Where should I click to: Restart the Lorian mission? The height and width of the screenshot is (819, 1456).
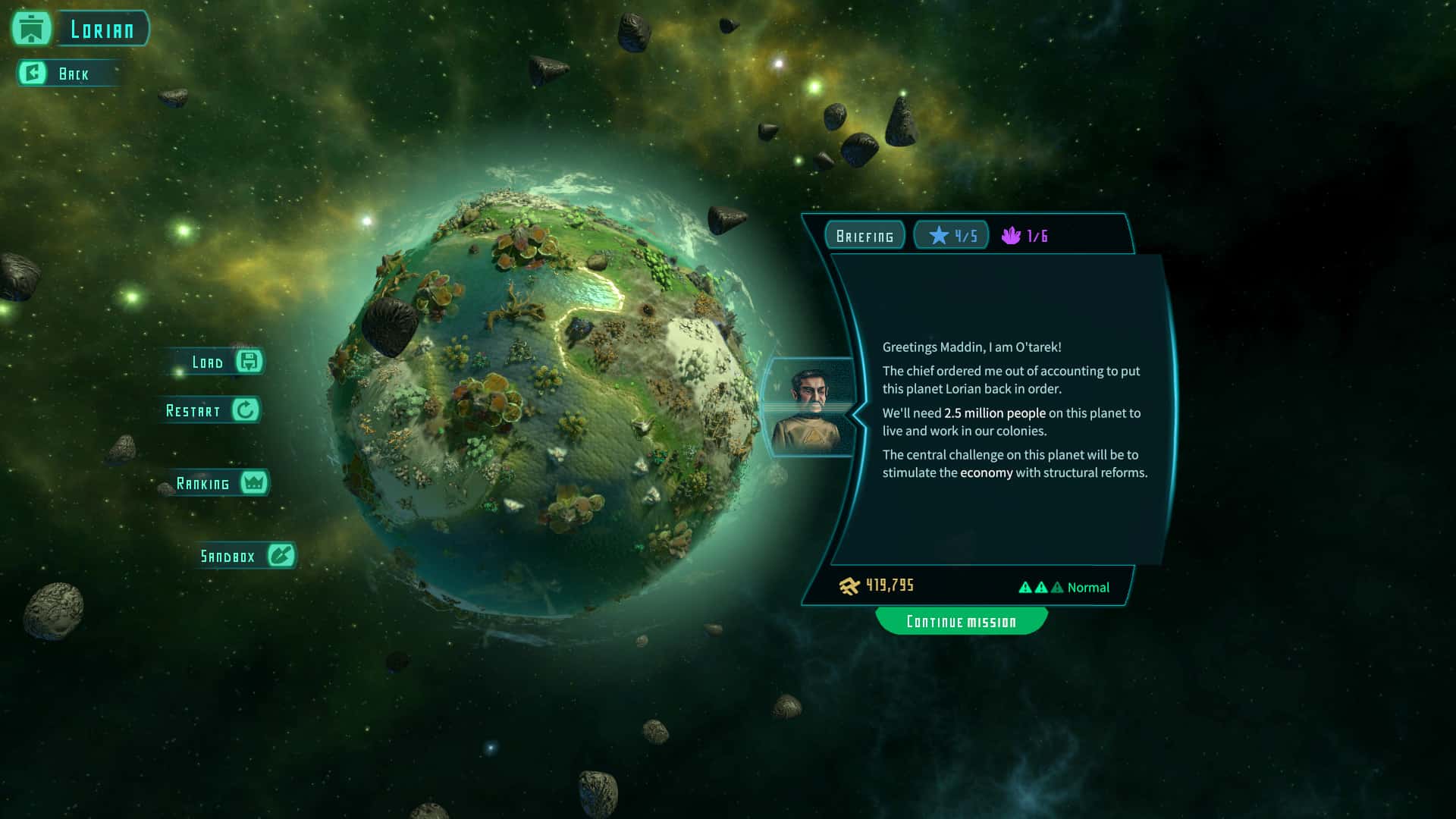pos(212,410)
